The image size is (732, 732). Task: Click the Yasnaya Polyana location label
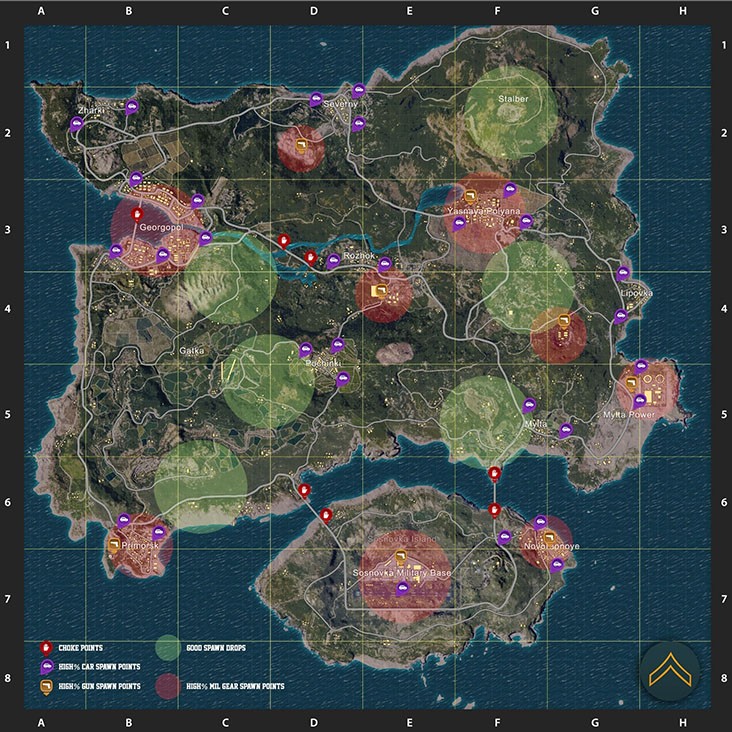coord(485,212)
